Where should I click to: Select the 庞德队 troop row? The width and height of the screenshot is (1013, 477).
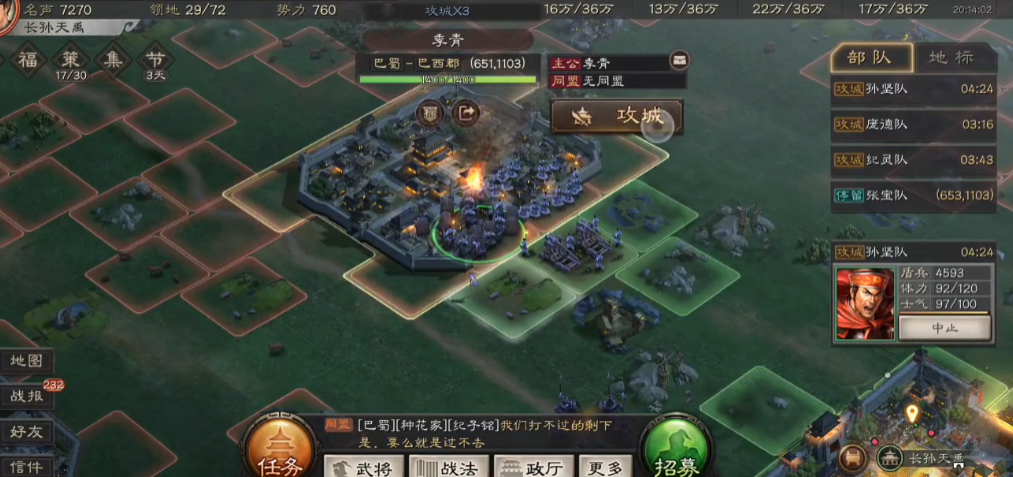tap(915, 124)
